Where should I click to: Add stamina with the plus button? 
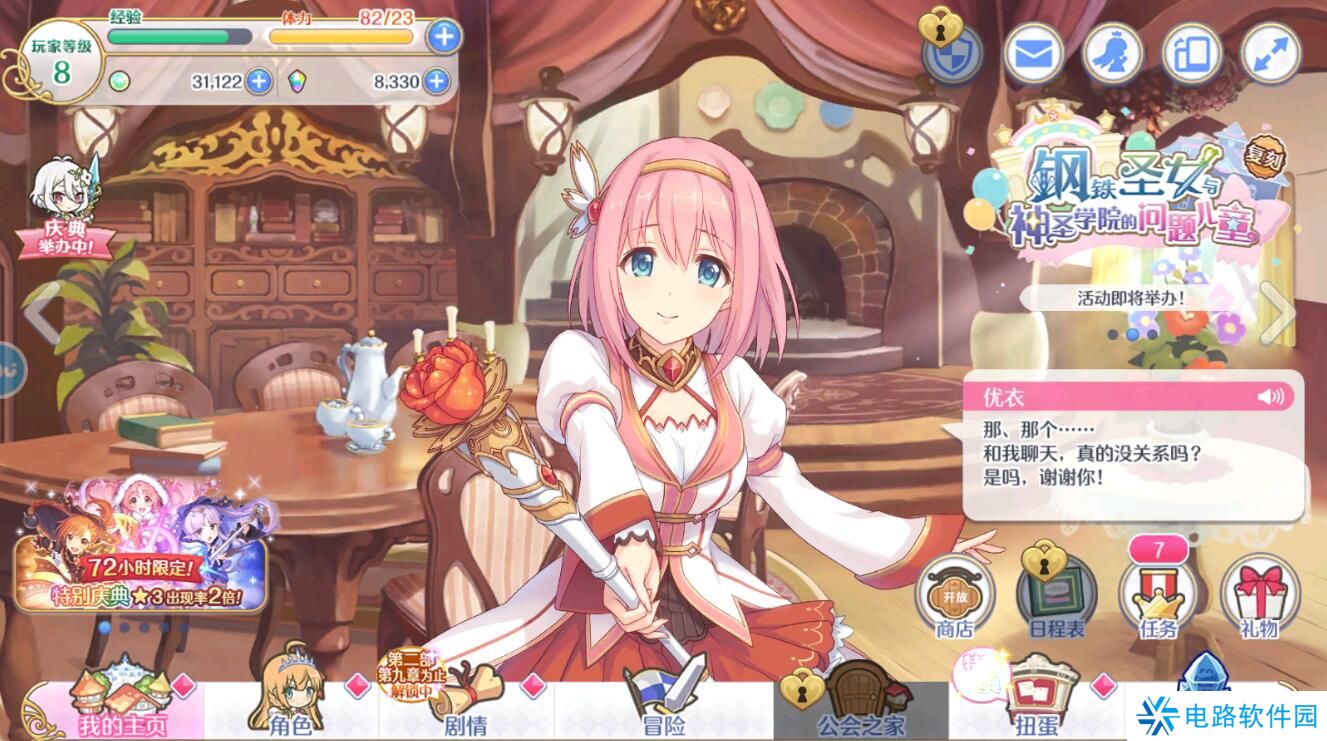[443, 37]
